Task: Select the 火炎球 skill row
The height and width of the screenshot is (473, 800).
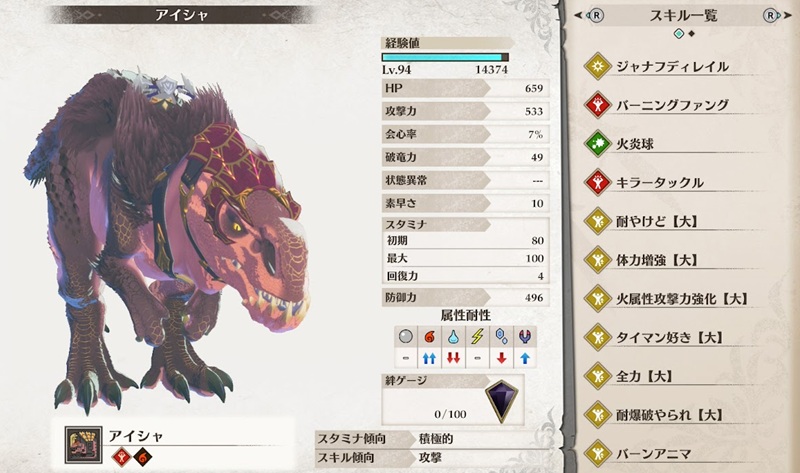Action: [x=672, y=143]
